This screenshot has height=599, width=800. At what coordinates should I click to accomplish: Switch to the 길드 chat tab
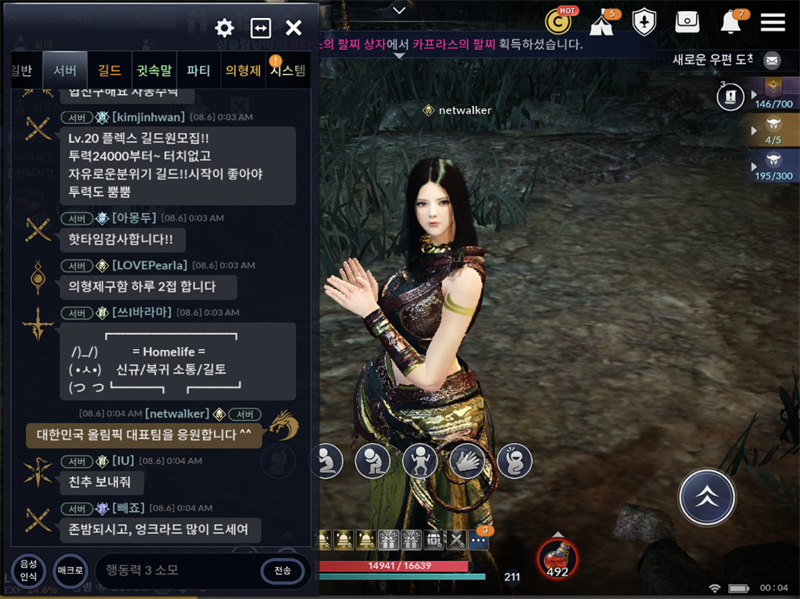coord(110,70)
